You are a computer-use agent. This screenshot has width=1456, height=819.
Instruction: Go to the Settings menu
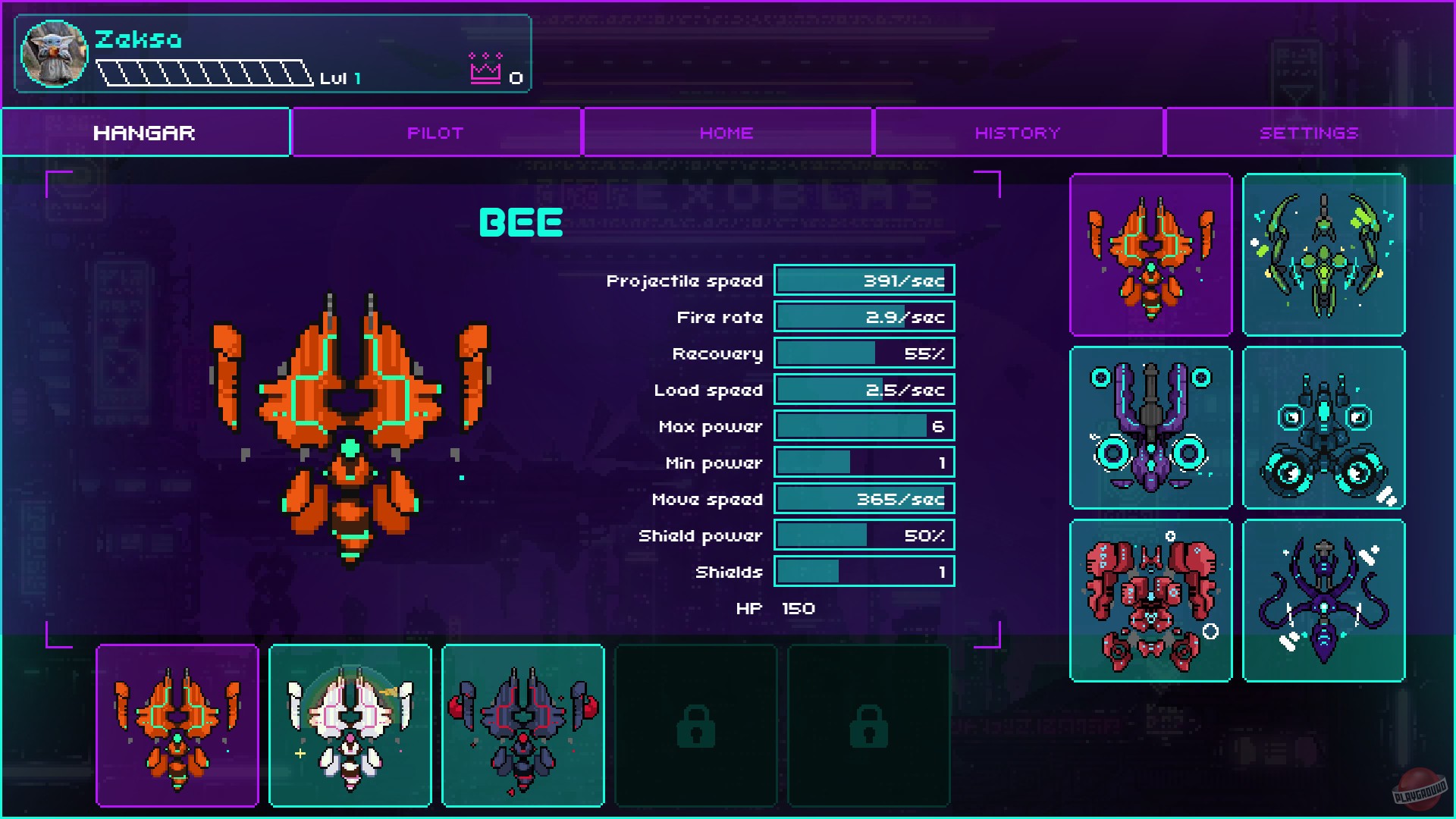pyautogui.click(x=1308, y=132)
